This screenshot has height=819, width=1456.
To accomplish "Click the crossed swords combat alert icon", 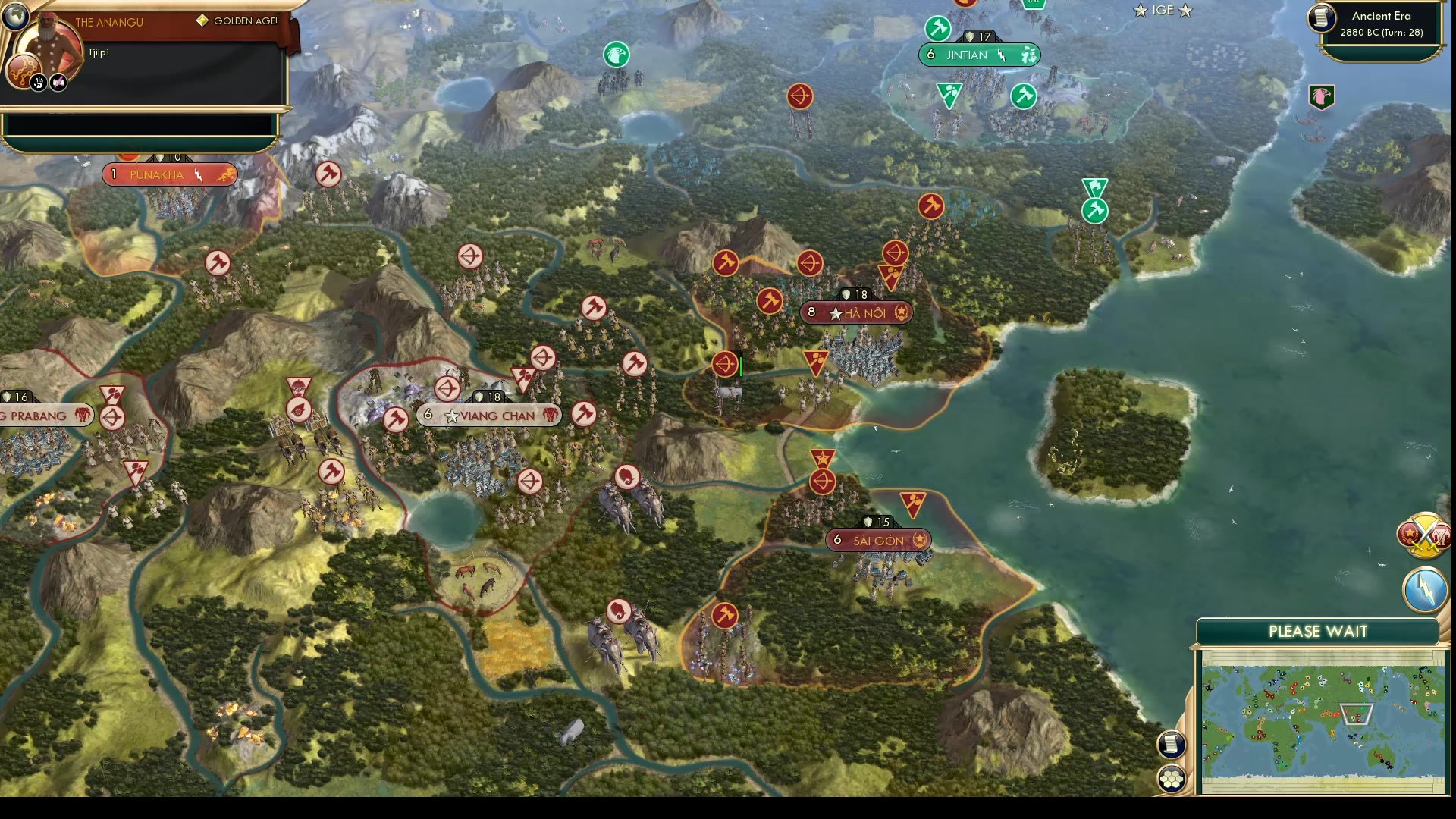I will click(1424, 532).
